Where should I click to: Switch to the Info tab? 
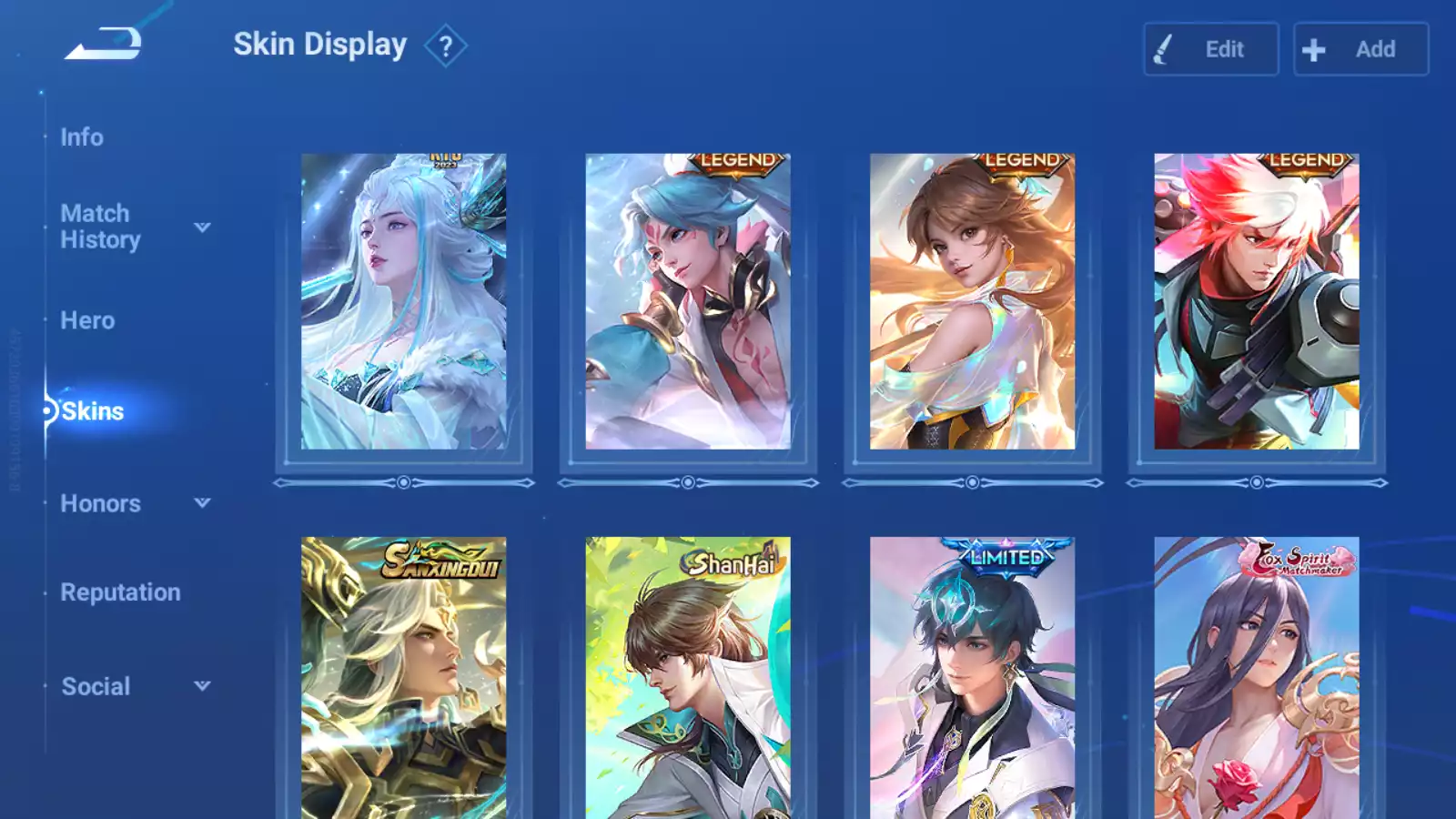point(82,137)
